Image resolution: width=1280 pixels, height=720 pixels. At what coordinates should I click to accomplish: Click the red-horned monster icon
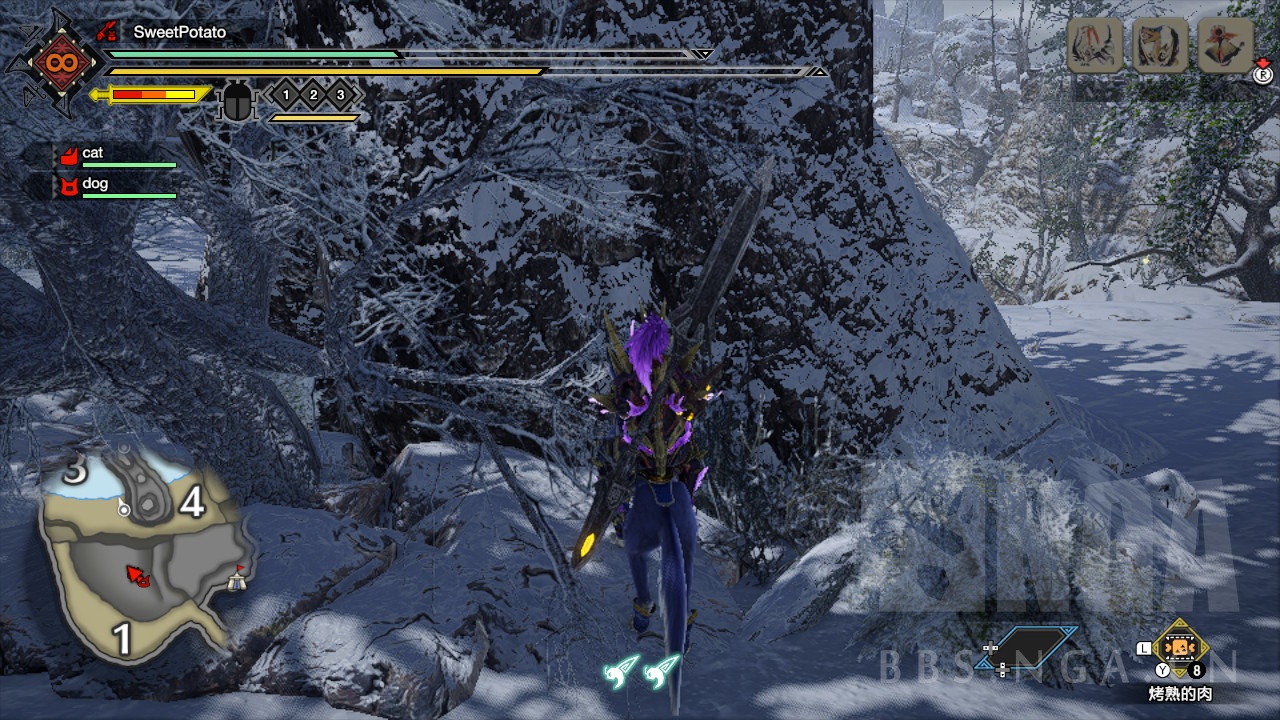point(1096,45)
